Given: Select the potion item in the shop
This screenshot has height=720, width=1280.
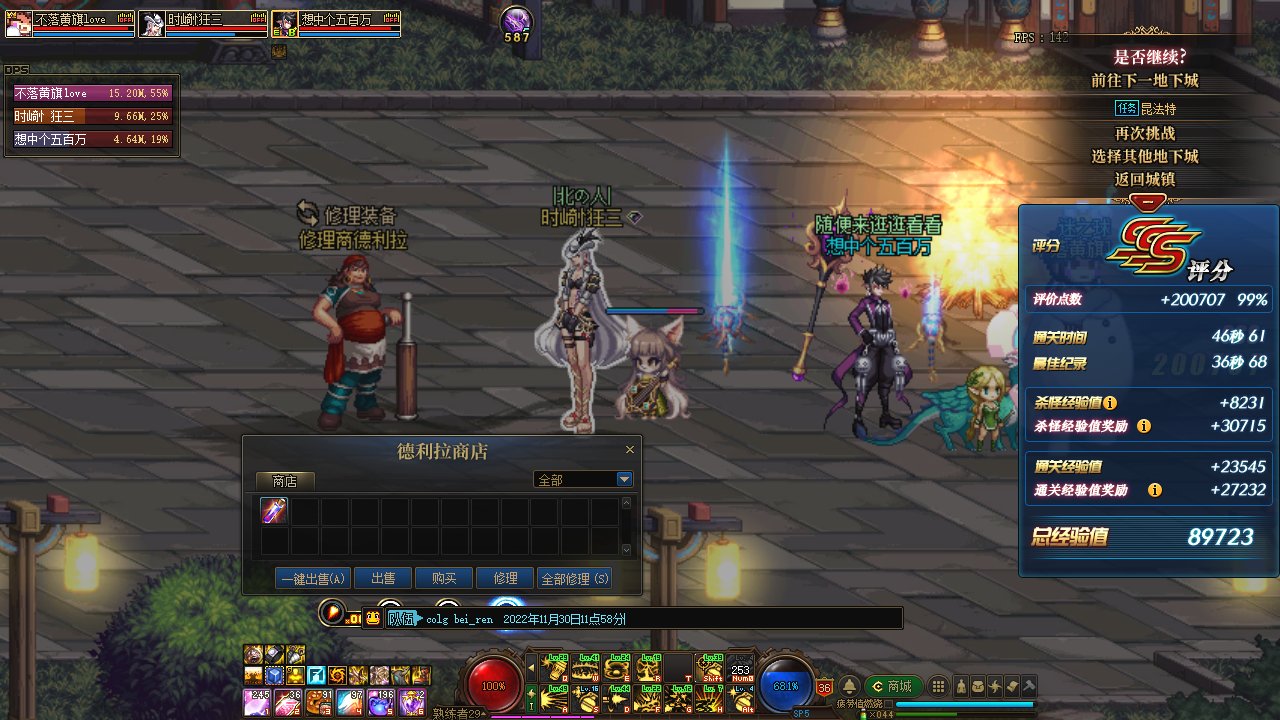Looking at the screenshot, I should point(275,511).
